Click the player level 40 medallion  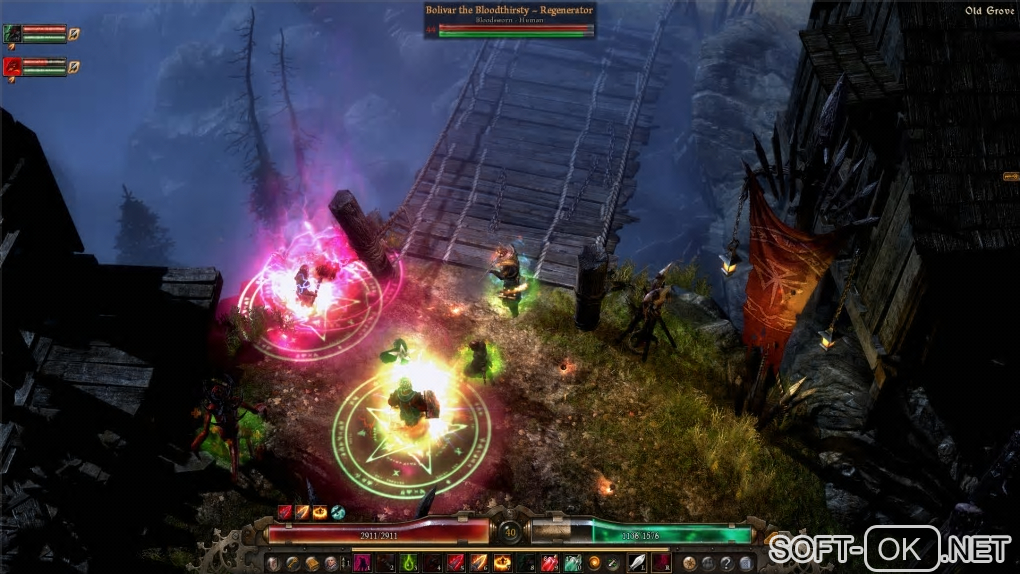(x=510, y=533)
